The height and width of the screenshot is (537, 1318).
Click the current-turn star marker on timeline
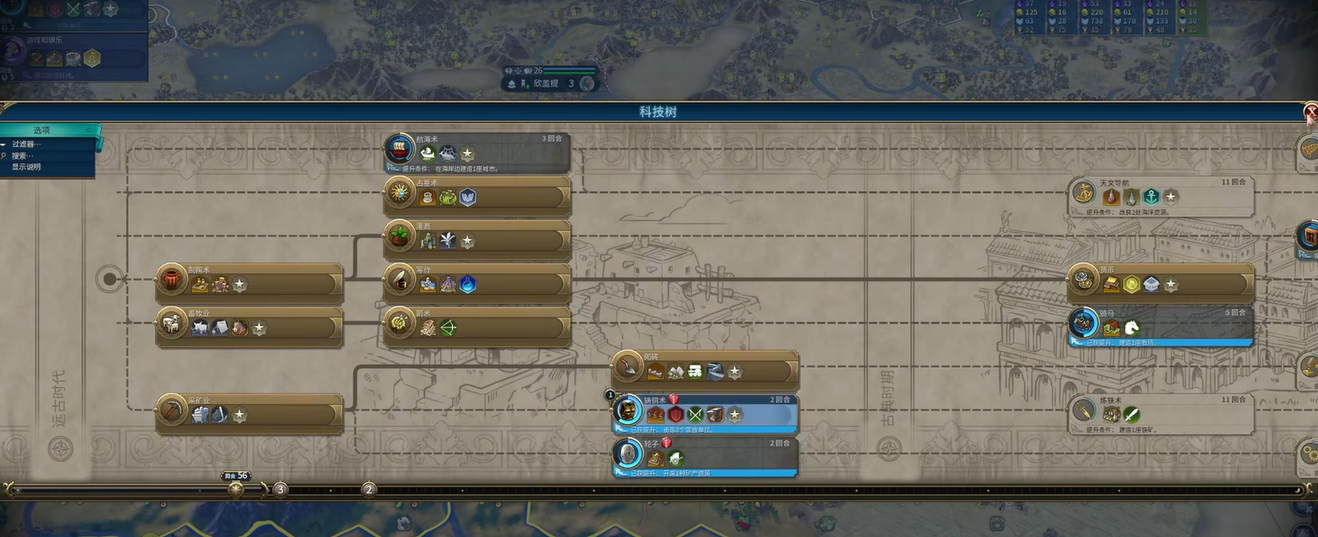(236, 489)
